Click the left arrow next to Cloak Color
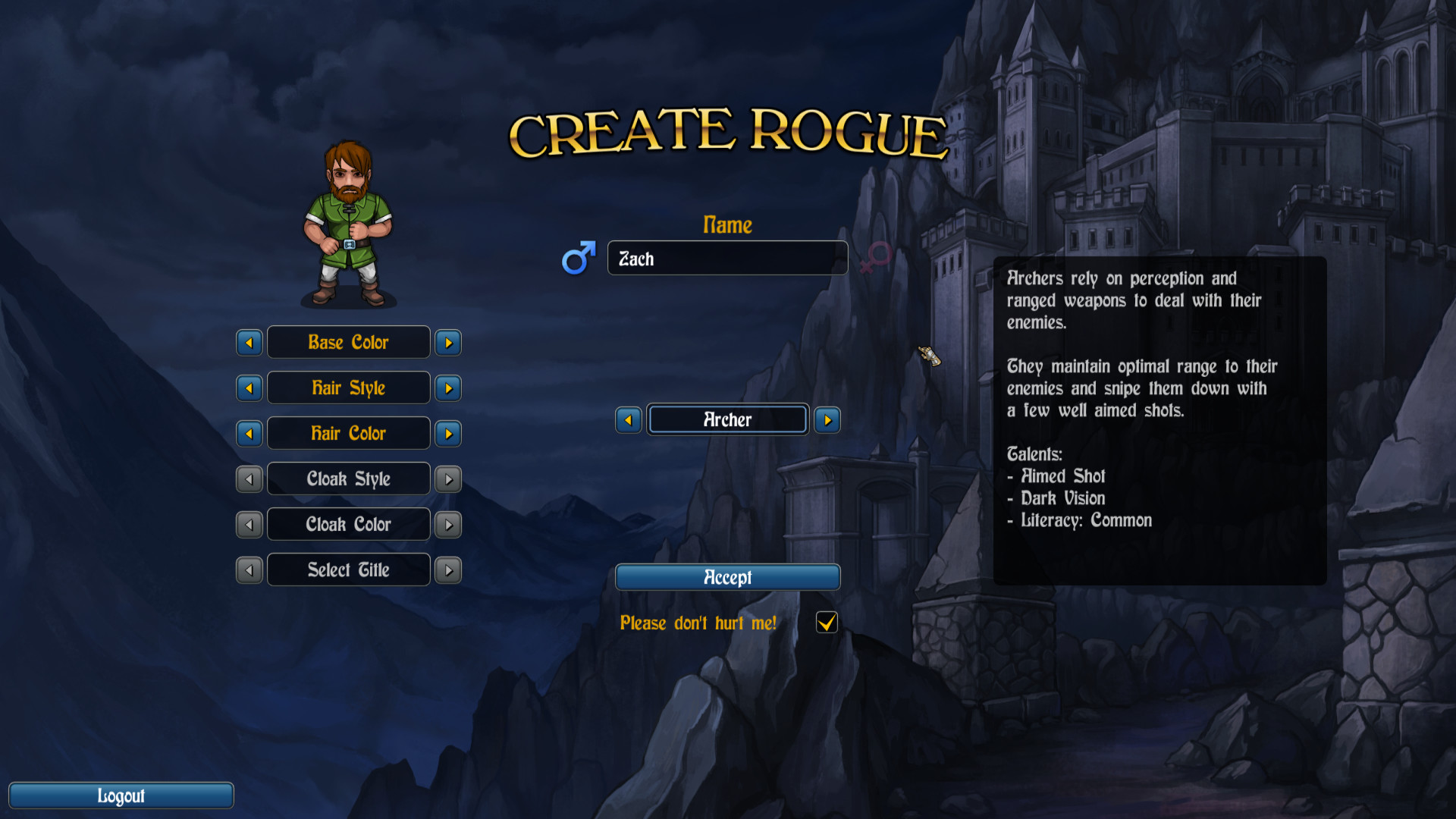Screen dimensions: 1456x819 [x=249, y=524]
